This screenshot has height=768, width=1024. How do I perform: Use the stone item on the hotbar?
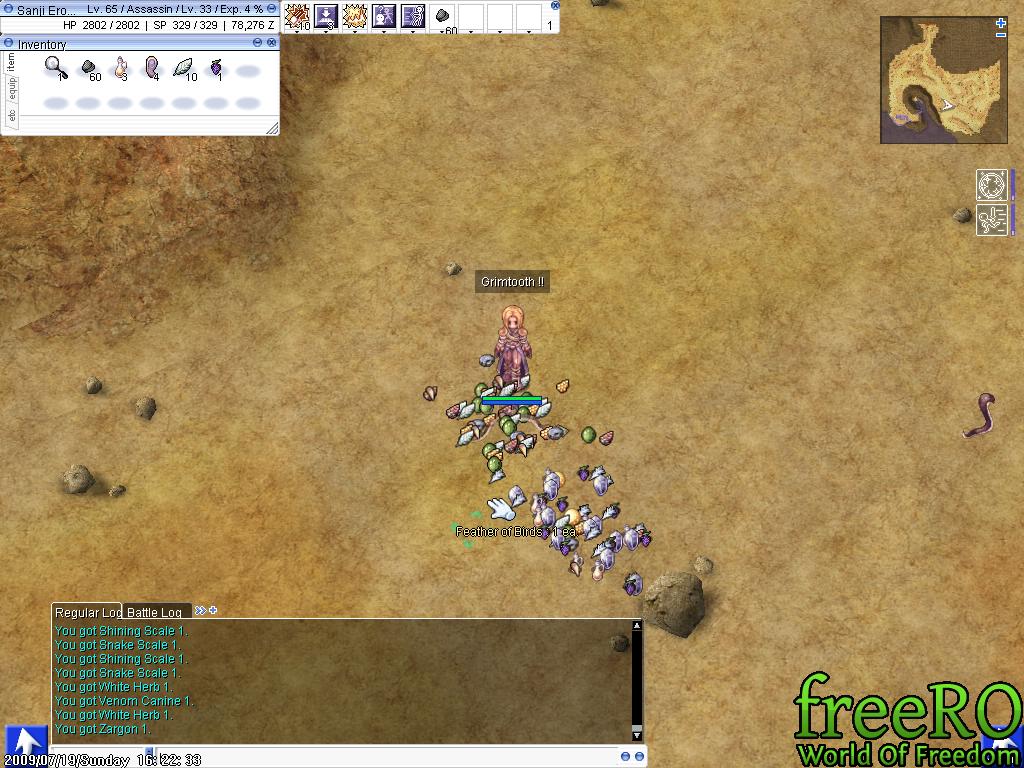(x=443, y=17)
